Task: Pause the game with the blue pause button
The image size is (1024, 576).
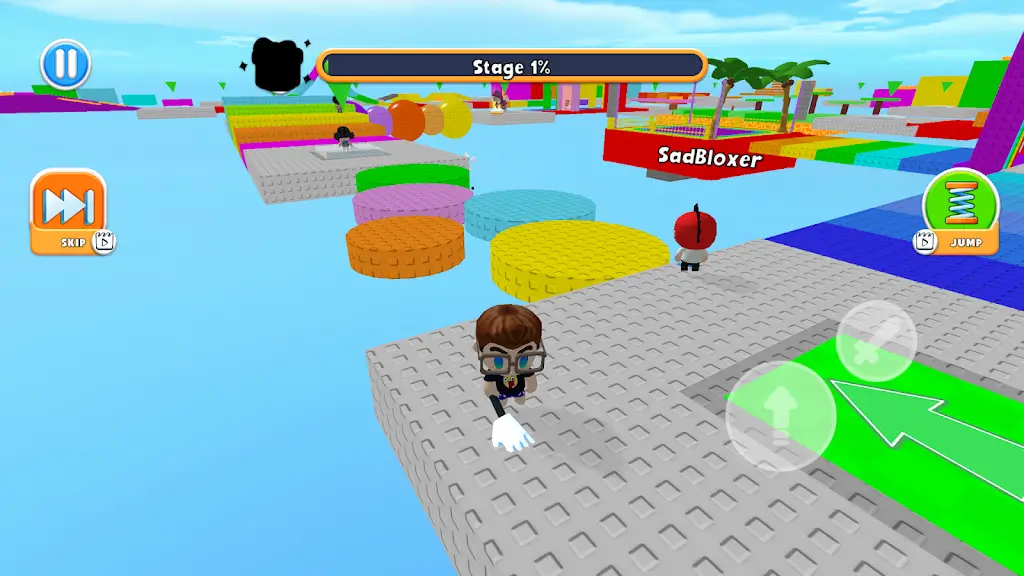Action: tap(65, 64)
